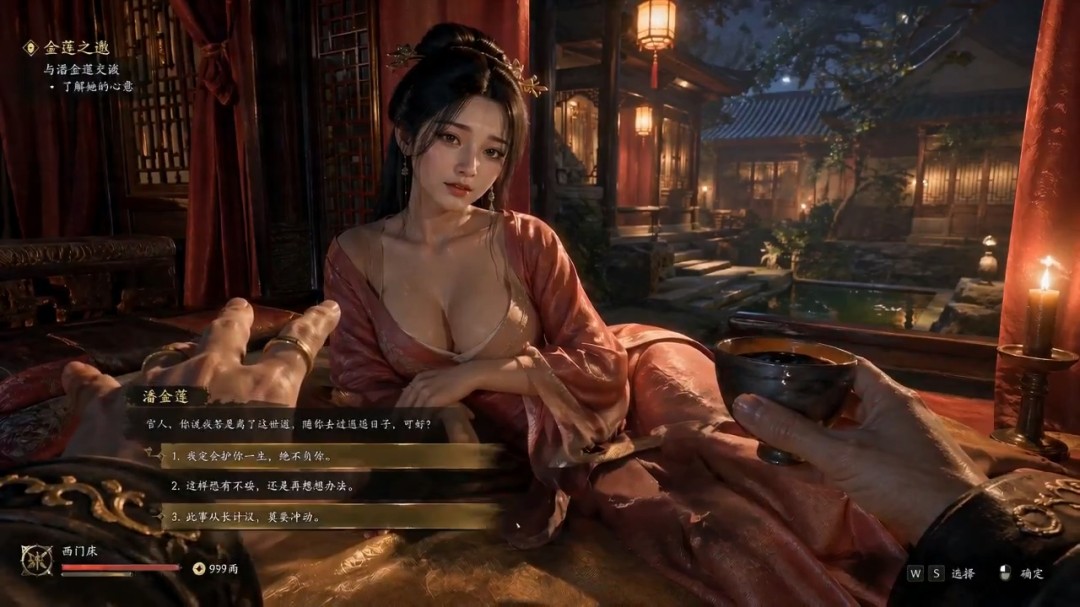Open the 金莲之邀 quest tracker
This screenshot has width=1080, height=607.
click(75, 48)
